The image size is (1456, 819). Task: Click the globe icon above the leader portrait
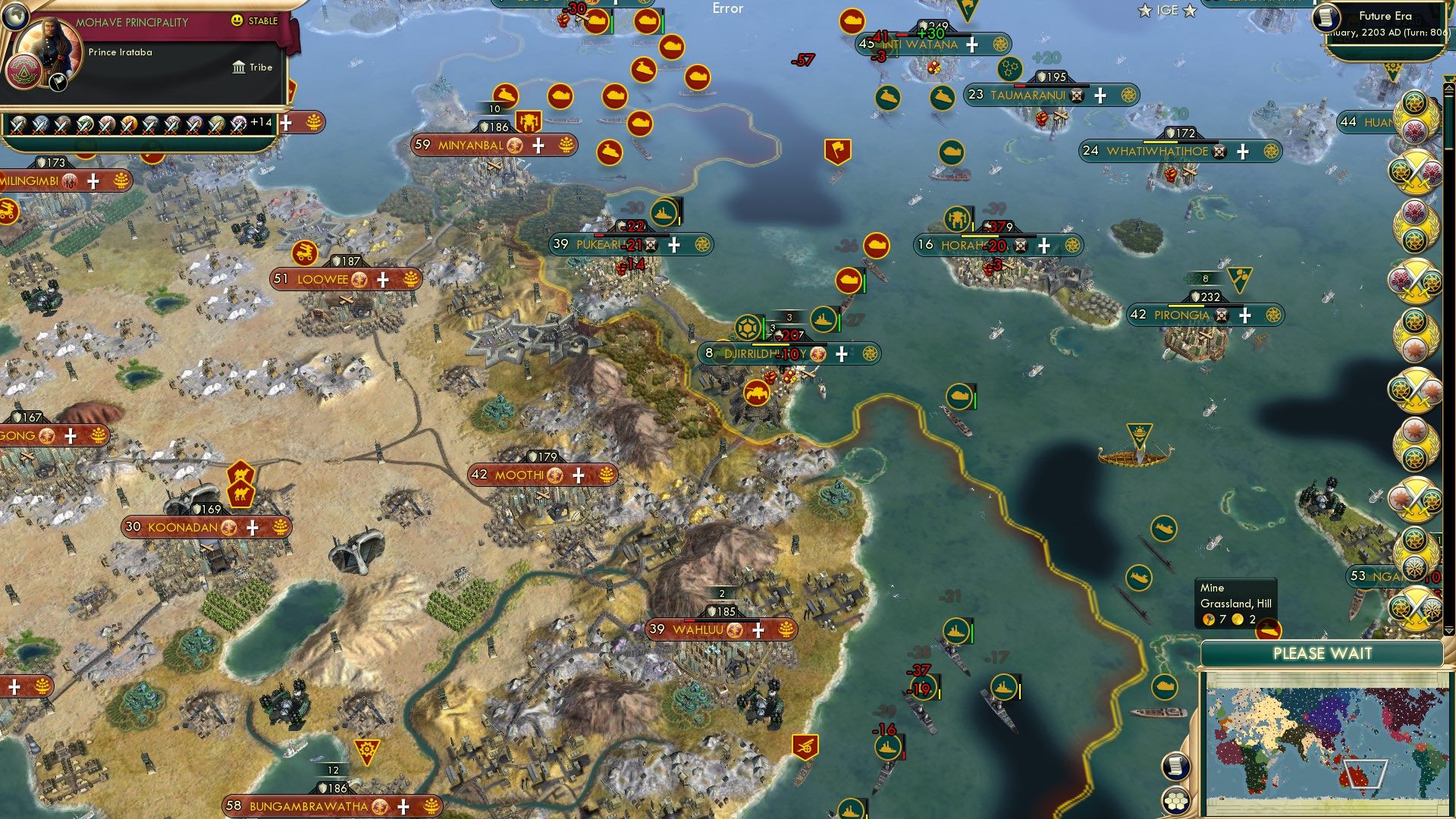click(x=15, y=17)
